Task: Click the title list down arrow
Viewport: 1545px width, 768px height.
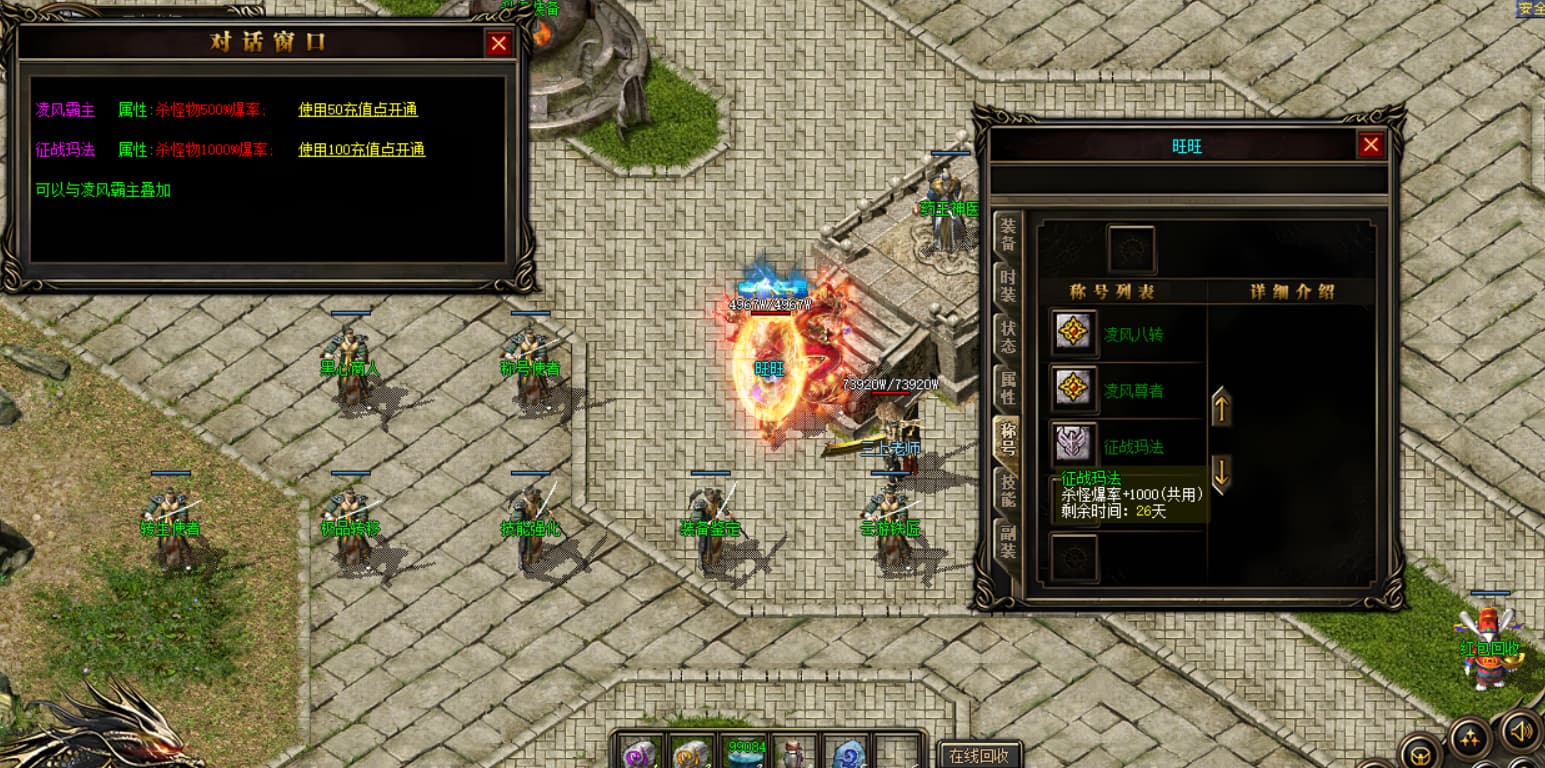Action: click(x=1221, y=472)
